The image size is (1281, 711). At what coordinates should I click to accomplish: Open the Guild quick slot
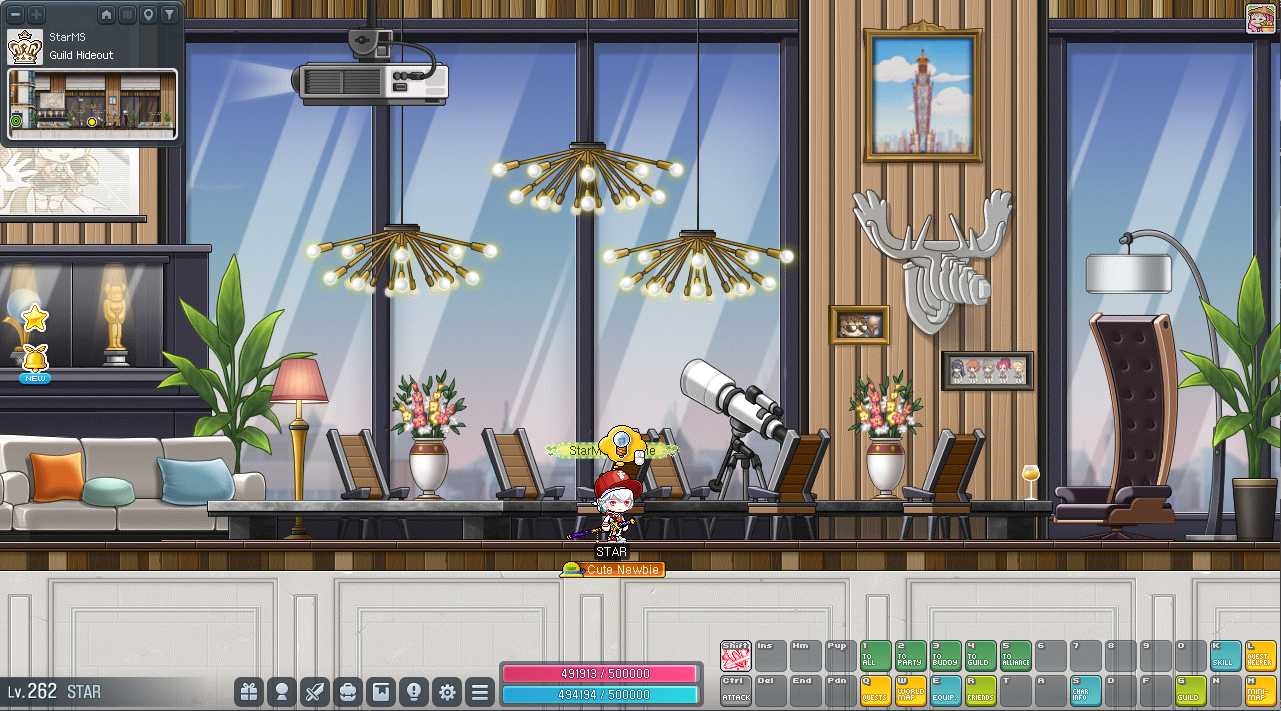(1190, 690)
